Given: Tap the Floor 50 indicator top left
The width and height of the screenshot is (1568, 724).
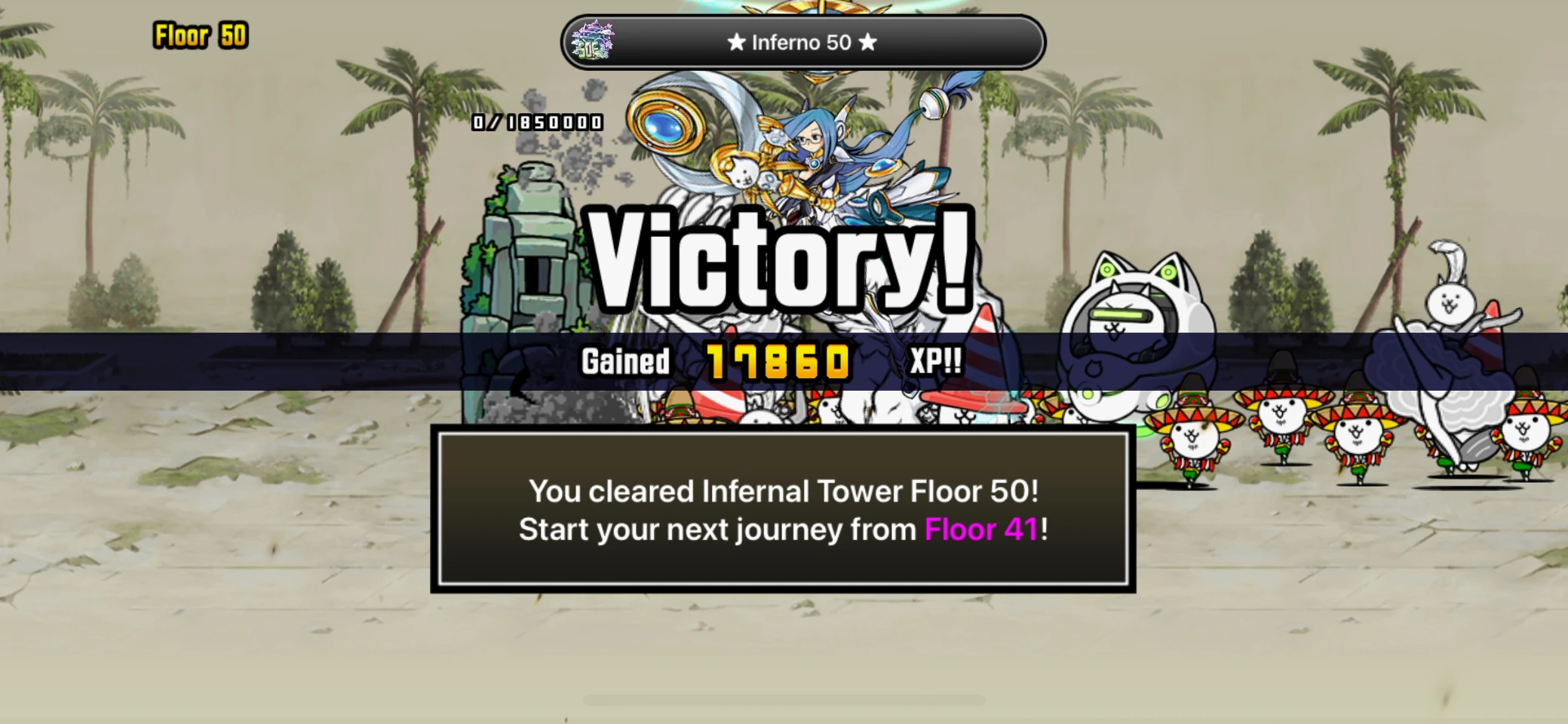Looking at the screenshot, I should tap(198, 35).
